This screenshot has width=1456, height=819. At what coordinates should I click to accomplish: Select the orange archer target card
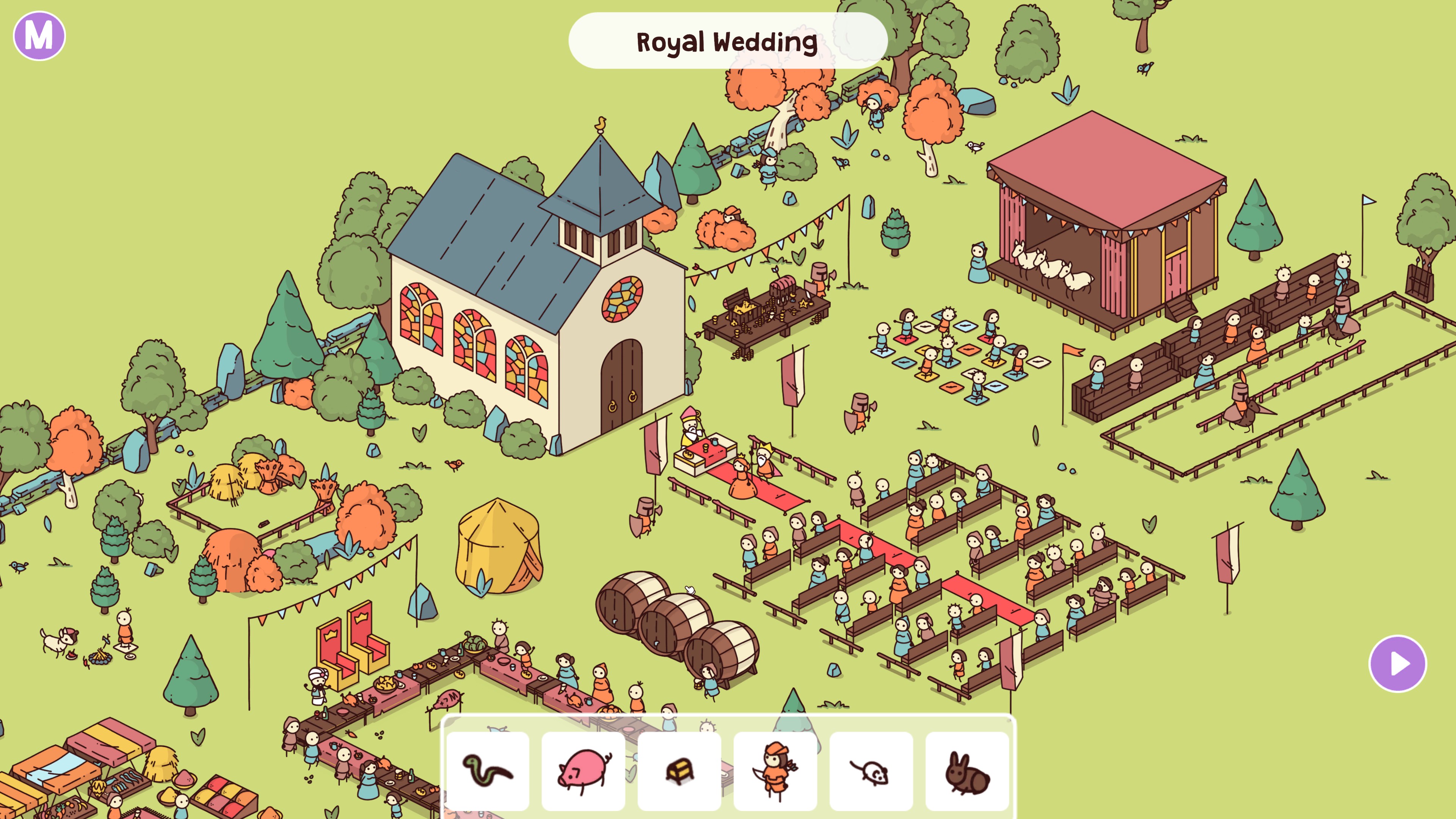[775, 771]
